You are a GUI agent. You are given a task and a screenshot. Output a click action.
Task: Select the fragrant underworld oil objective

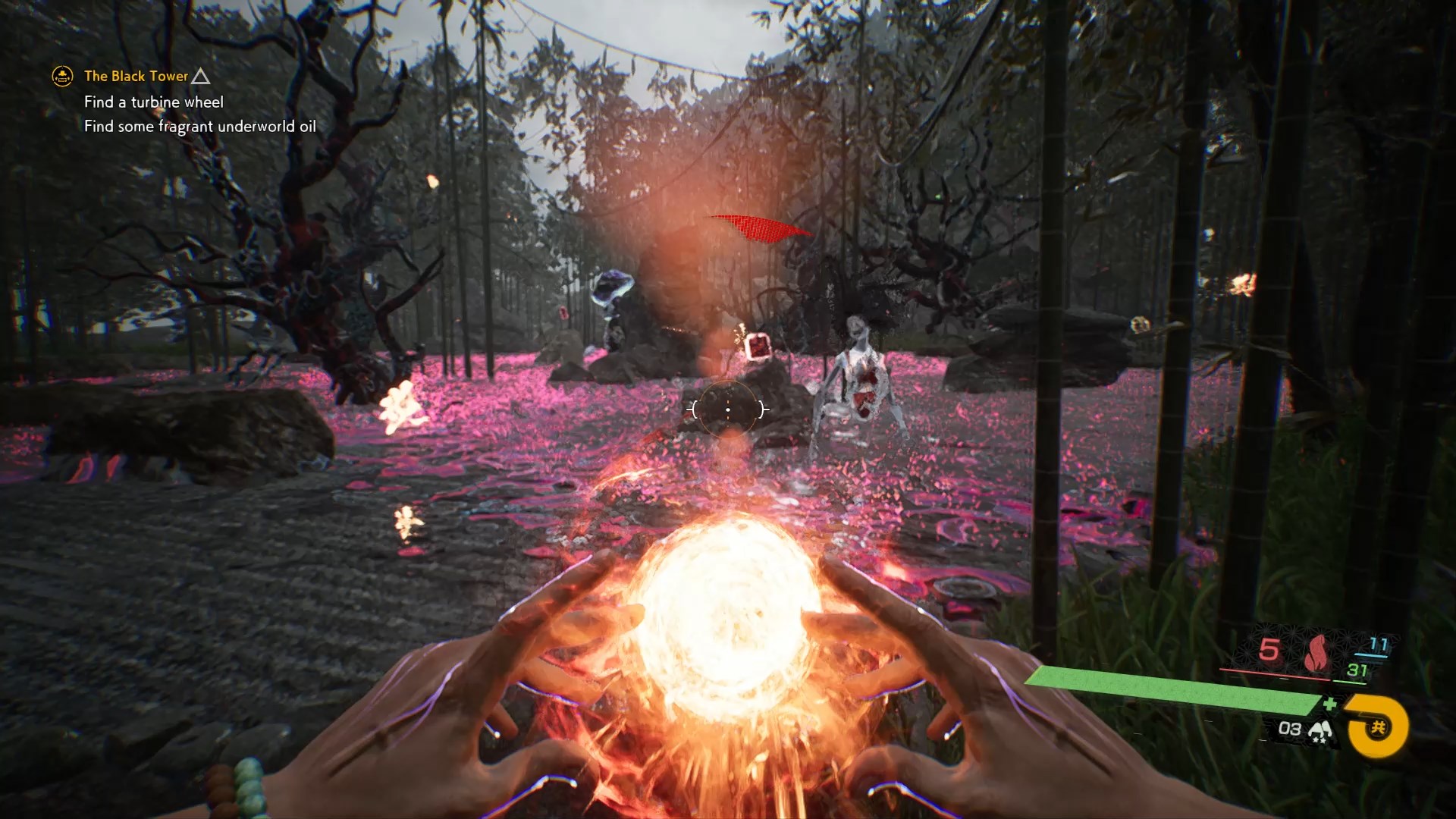coord(199,126)
